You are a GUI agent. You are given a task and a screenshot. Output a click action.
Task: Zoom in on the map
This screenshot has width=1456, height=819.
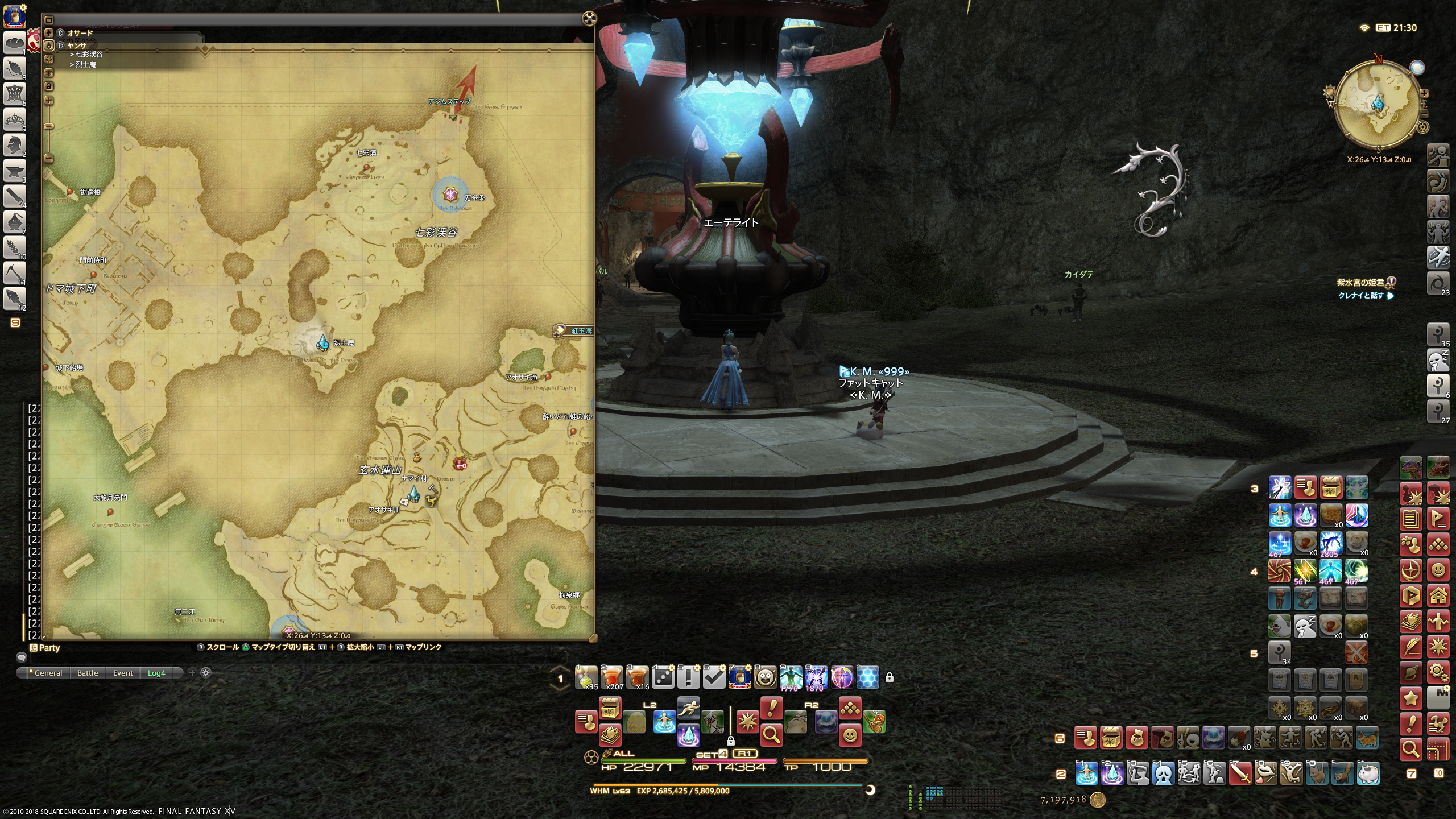49,101
